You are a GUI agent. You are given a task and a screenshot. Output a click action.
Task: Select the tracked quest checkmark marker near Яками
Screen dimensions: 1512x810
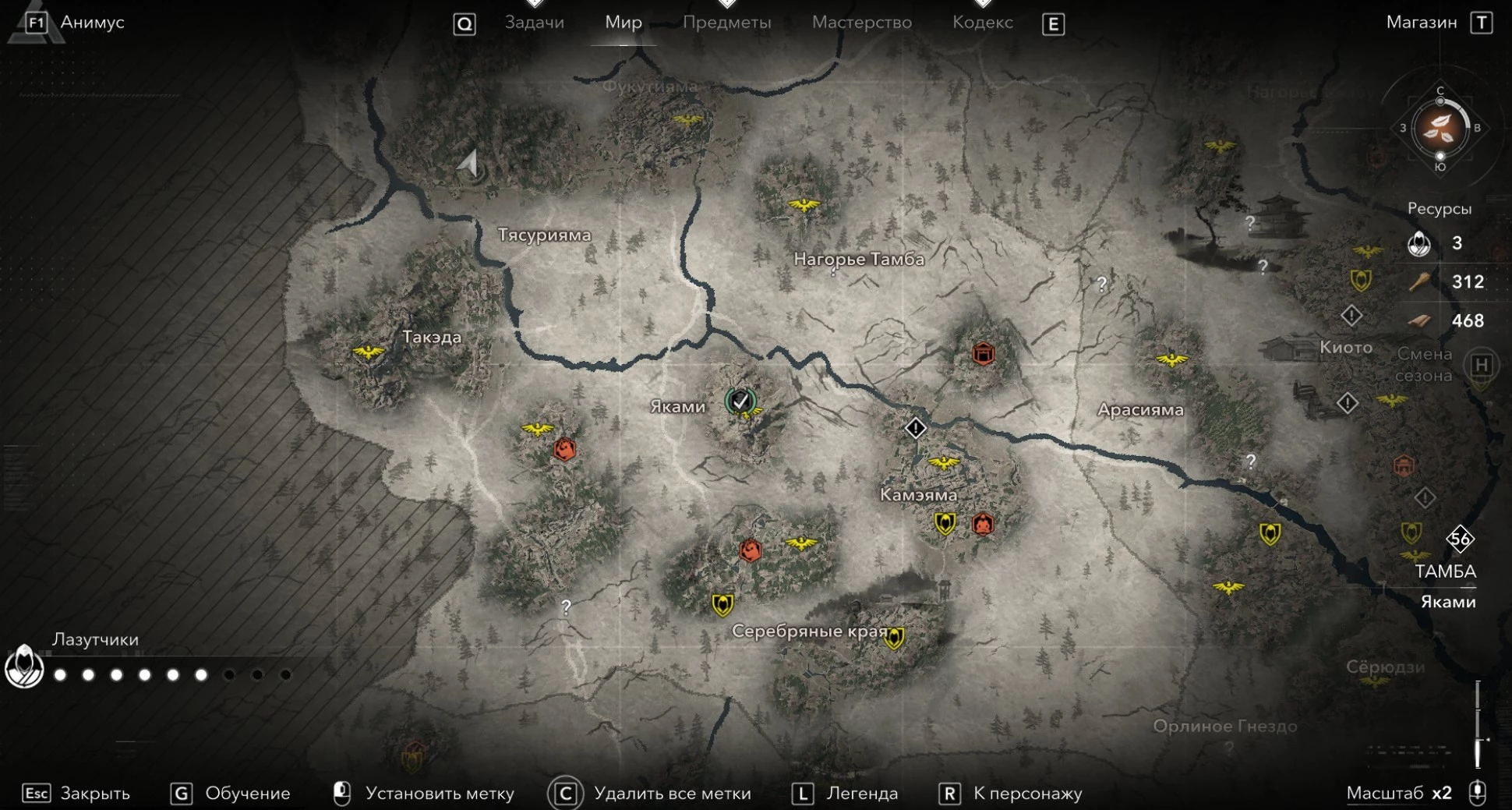coord(740,401)
